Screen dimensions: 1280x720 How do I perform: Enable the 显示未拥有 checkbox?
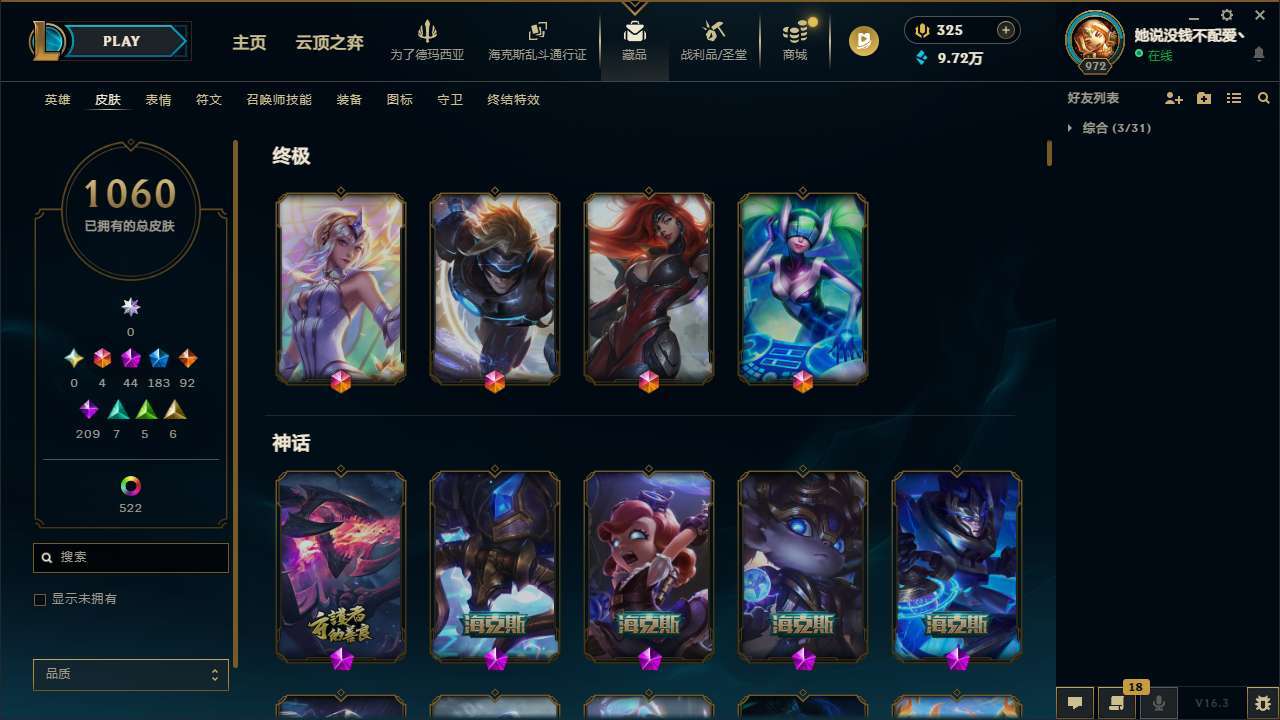tap(39, 599)
